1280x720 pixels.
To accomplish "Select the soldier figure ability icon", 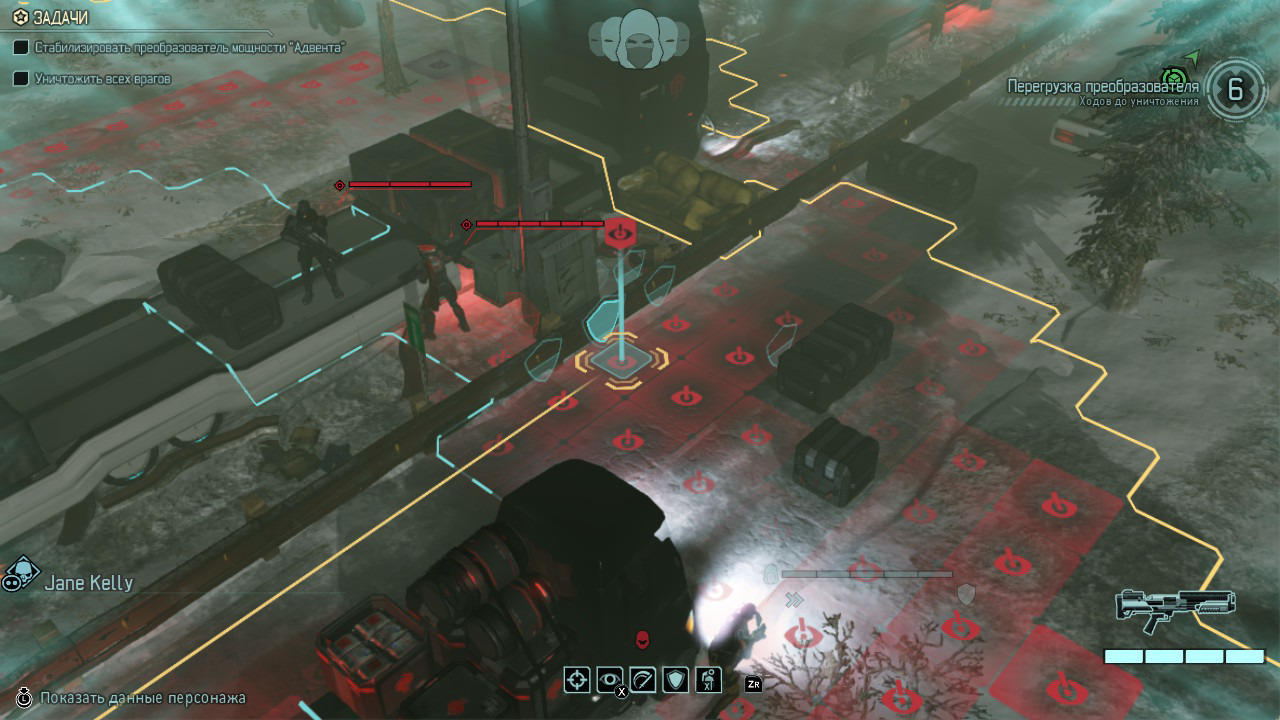I will click(709, 680).
